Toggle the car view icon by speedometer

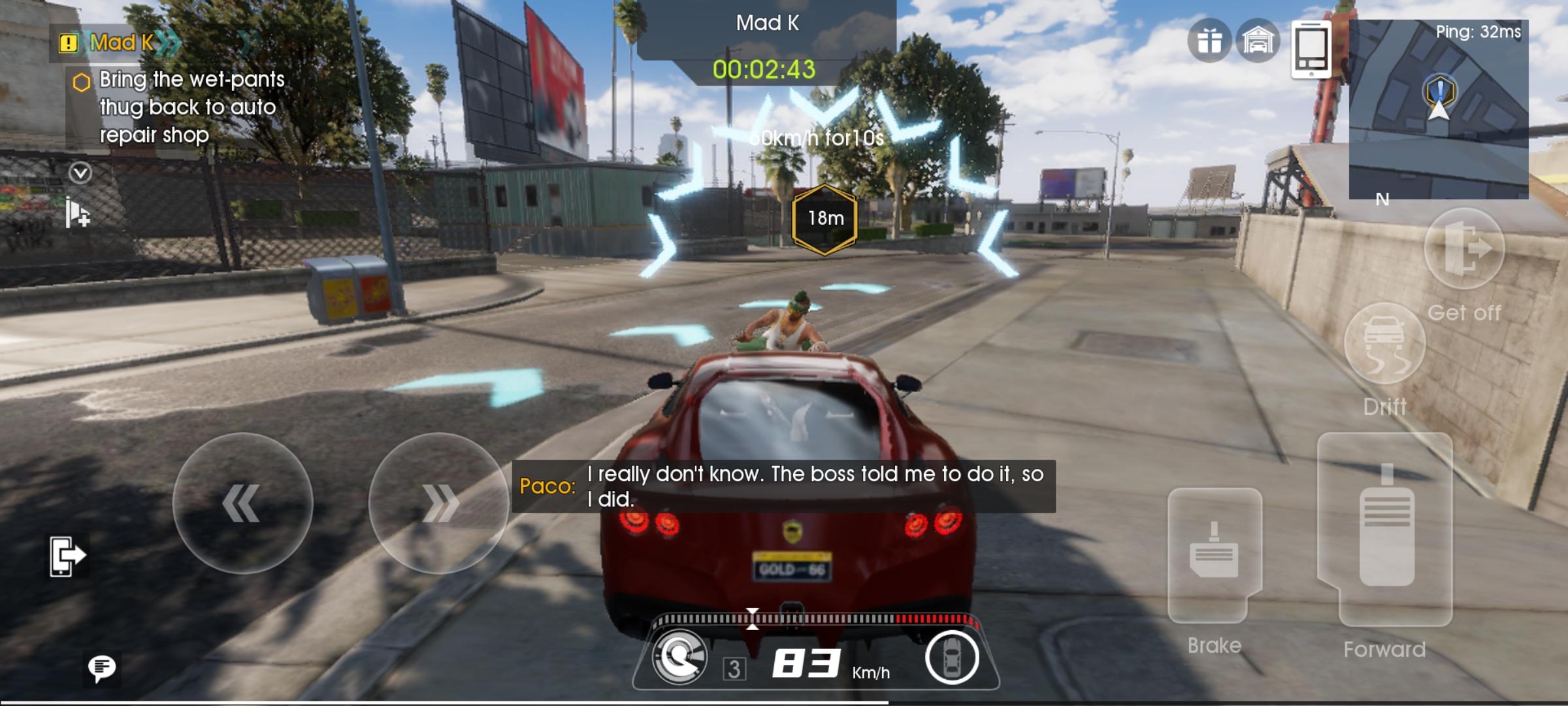[951, 658]
